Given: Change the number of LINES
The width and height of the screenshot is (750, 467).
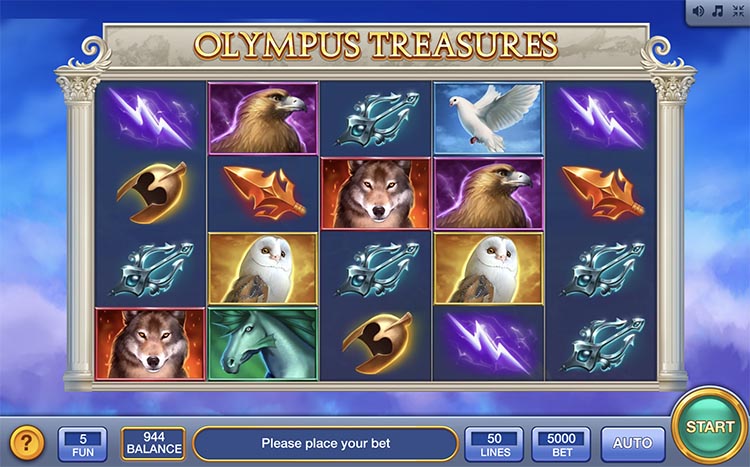Looking at the screenshot, I should click(494, 442).
